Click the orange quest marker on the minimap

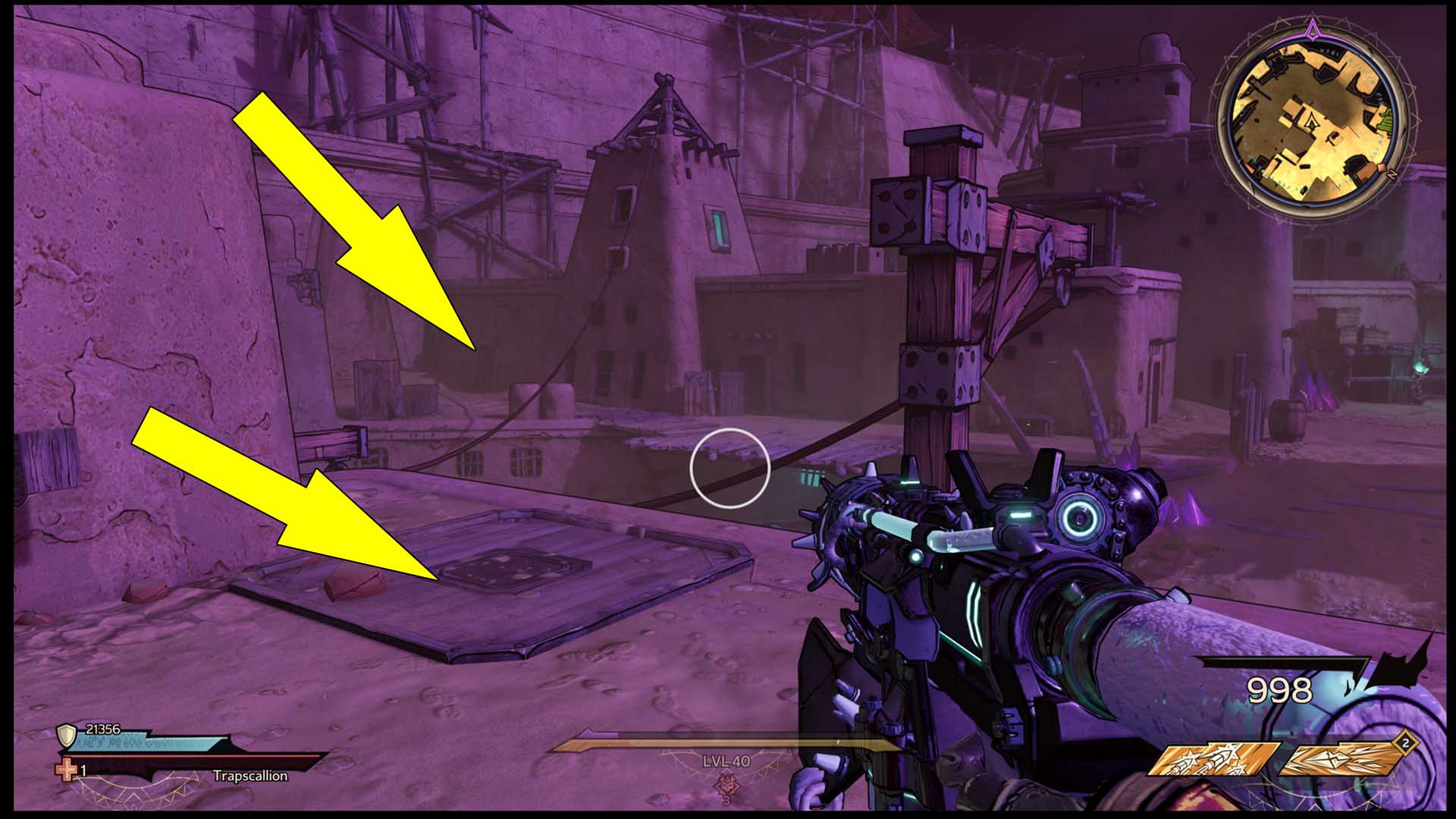1382,168
